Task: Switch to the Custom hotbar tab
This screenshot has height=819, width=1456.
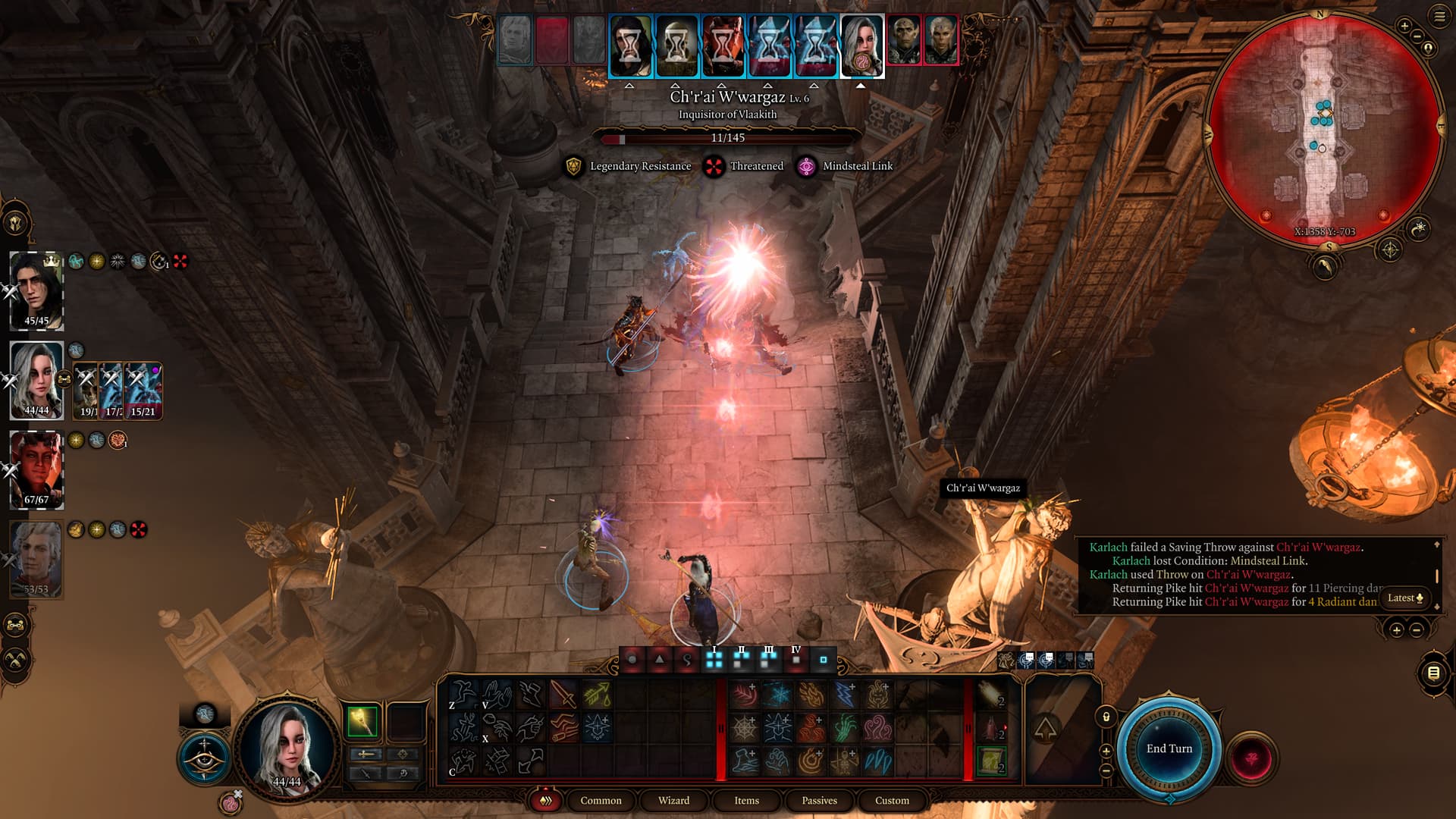Action: 892,800
